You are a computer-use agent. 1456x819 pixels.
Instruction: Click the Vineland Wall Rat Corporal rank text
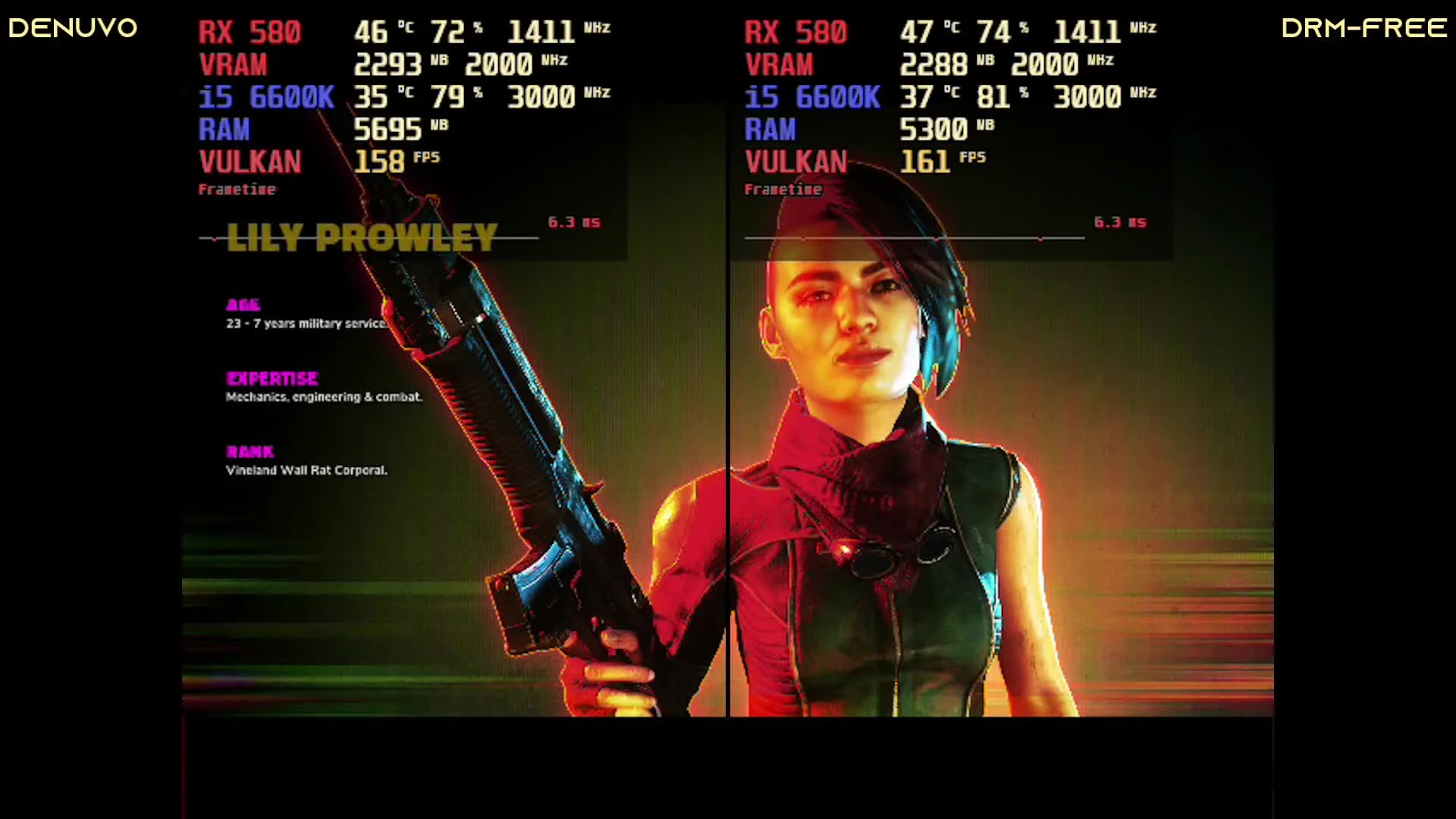point(306,470)
